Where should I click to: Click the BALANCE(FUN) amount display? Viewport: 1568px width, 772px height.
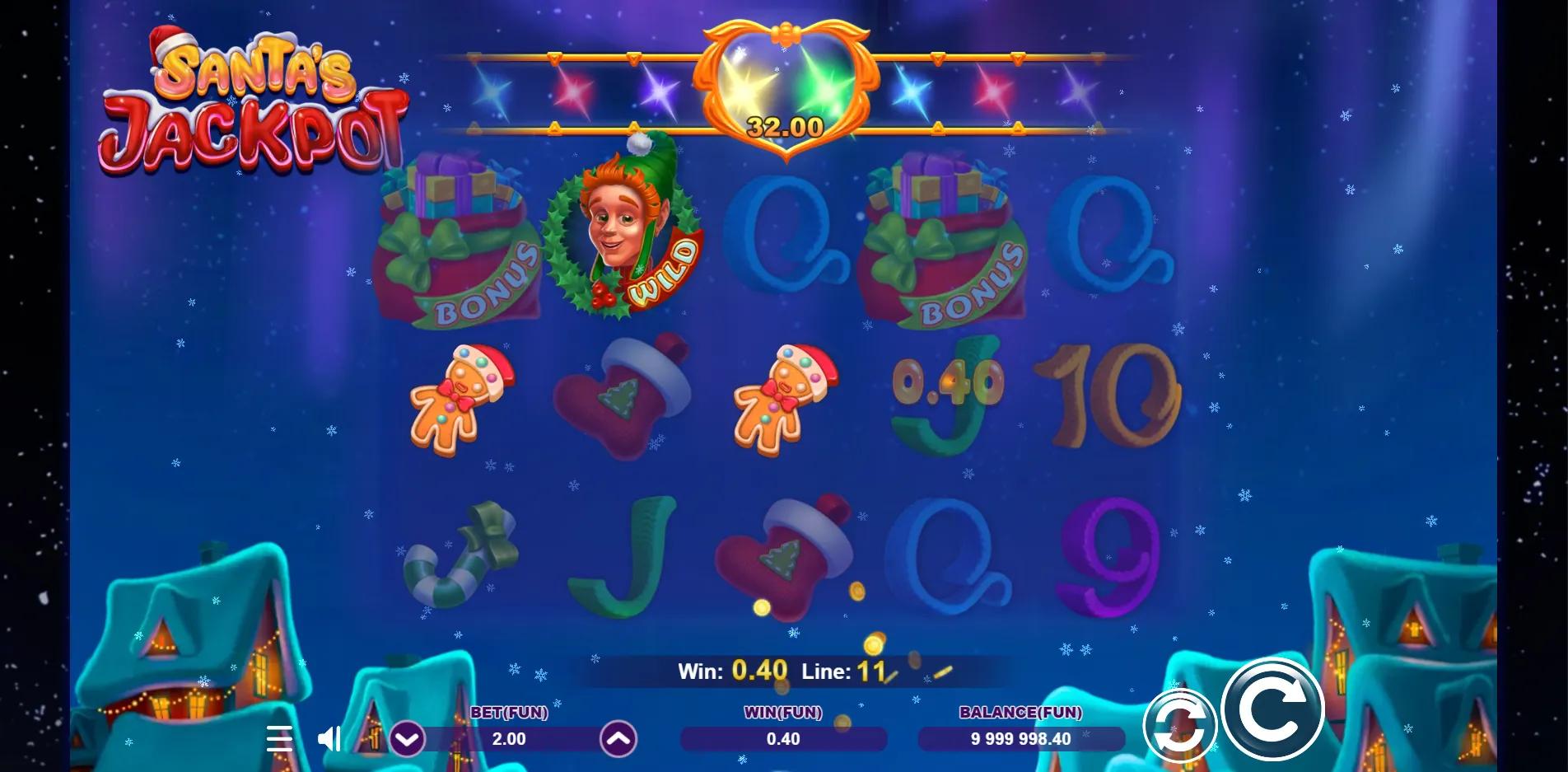pos(1021,739)
